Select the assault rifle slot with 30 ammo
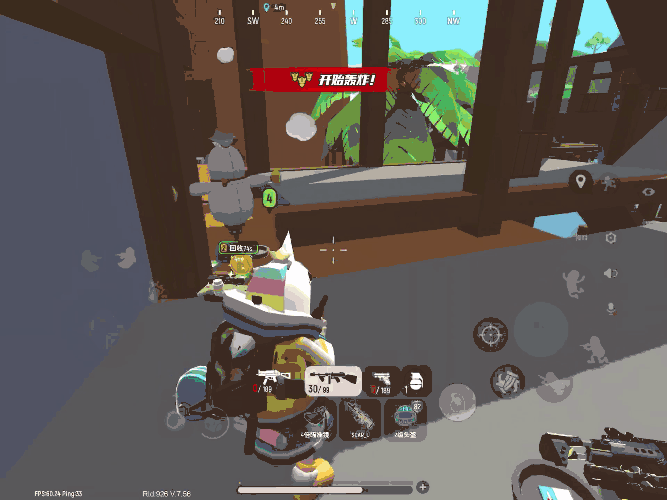Screen dimensions: 667x500 tap(334, 380)
